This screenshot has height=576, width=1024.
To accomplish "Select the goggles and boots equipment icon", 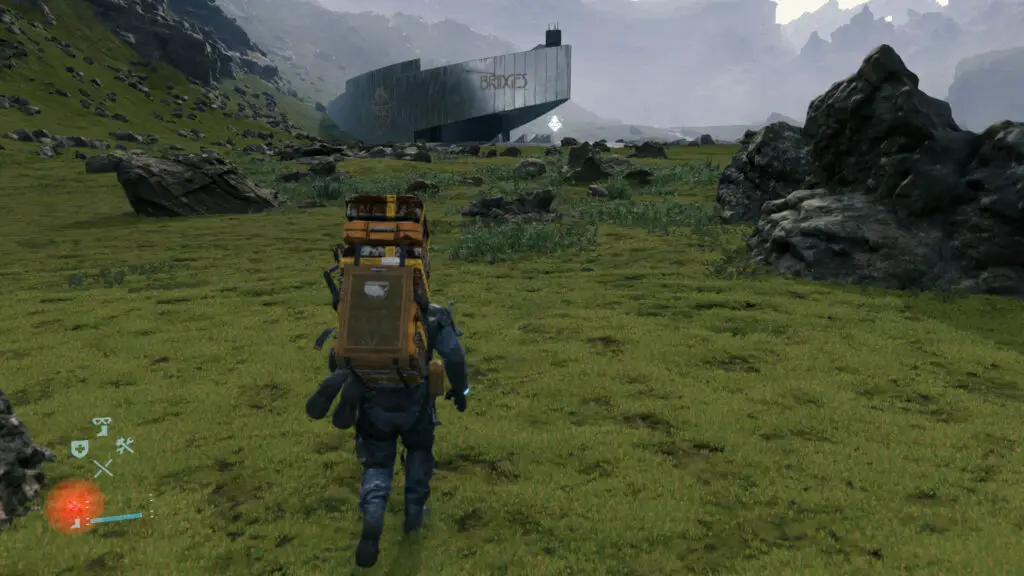I will (x=101, y=427).
